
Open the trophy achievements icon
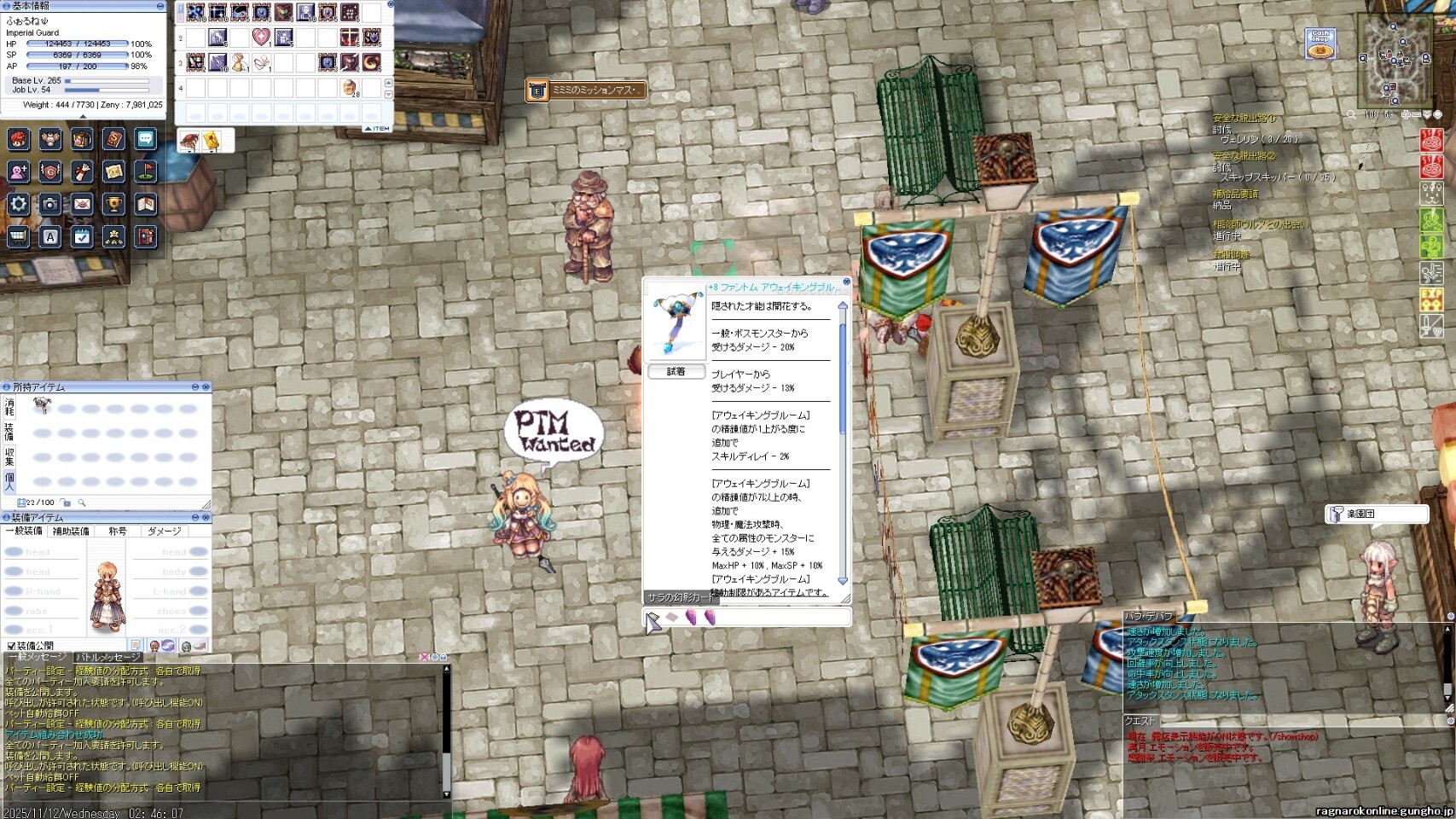[113, 204]
